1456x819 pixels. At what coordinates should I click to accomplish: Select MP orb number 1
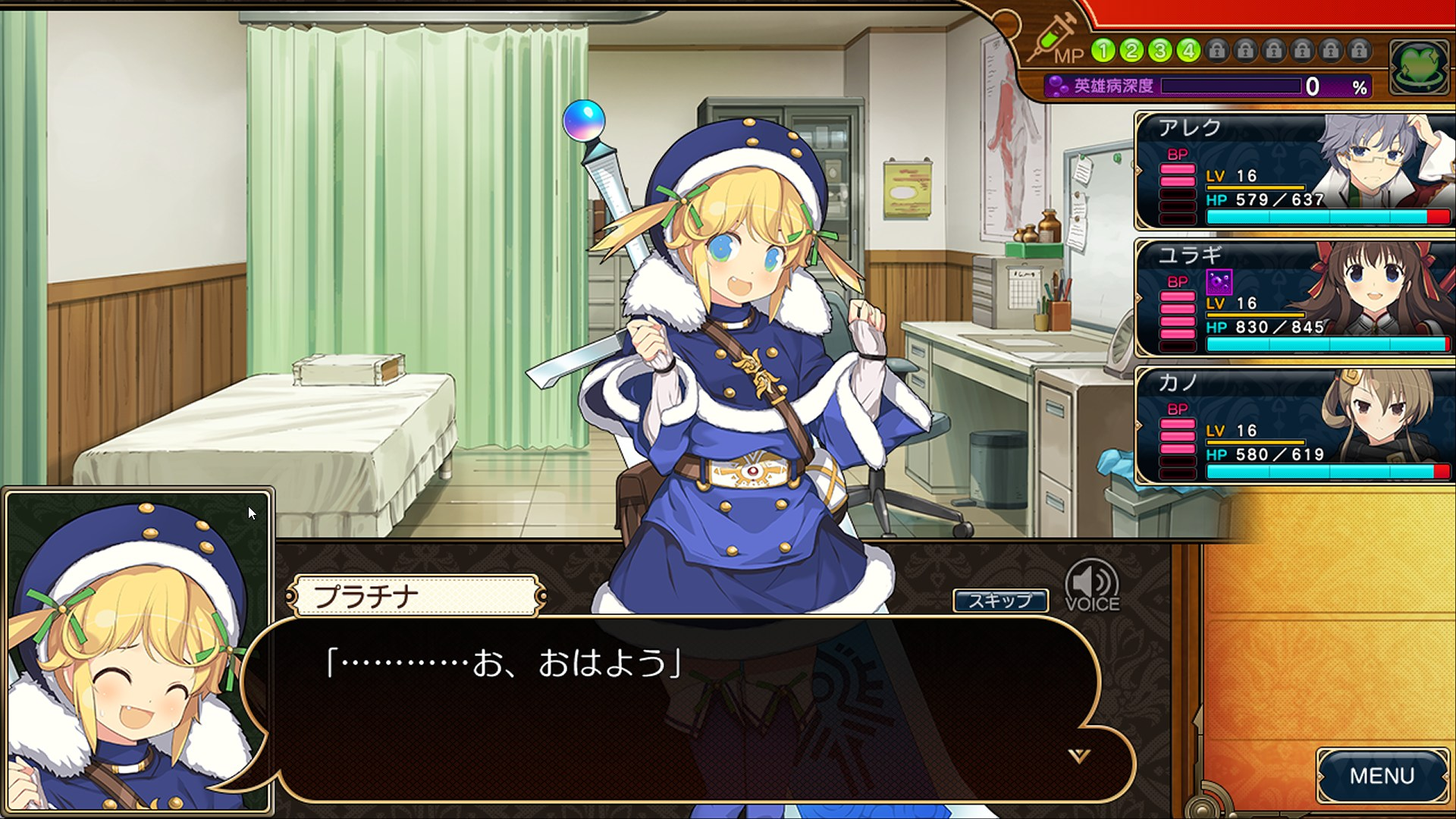1102,51
